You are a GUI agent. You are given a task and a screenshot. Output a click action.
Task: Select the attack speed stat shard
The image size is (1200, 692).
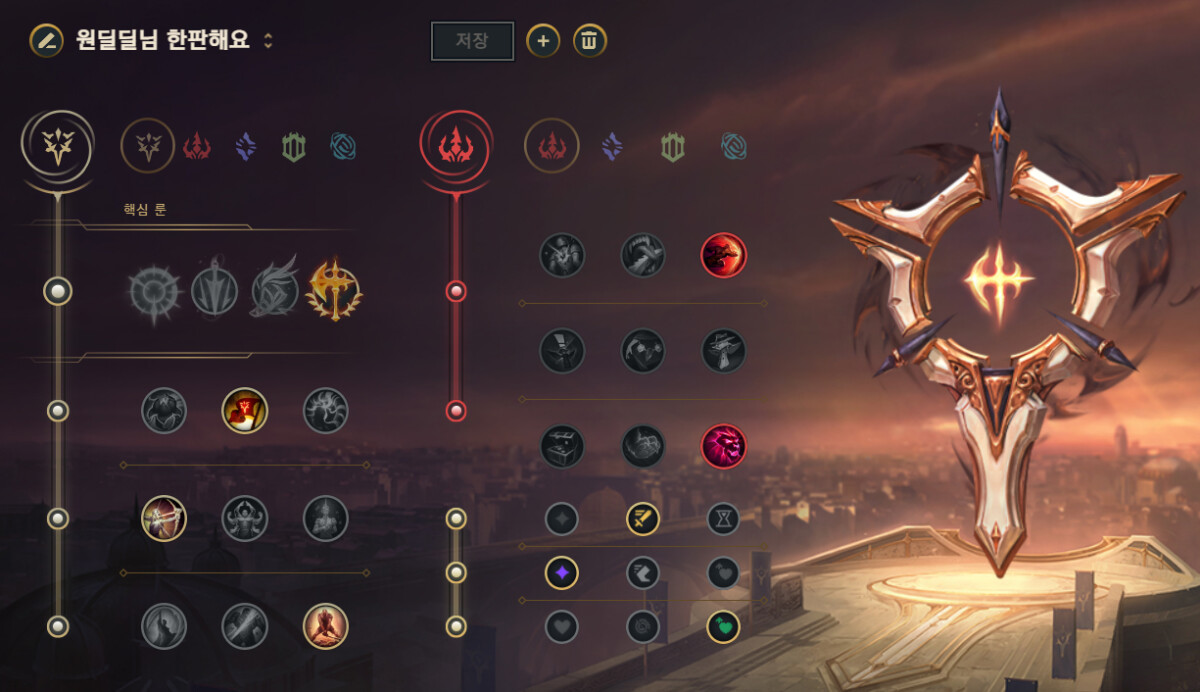click(x=643, y=518)
